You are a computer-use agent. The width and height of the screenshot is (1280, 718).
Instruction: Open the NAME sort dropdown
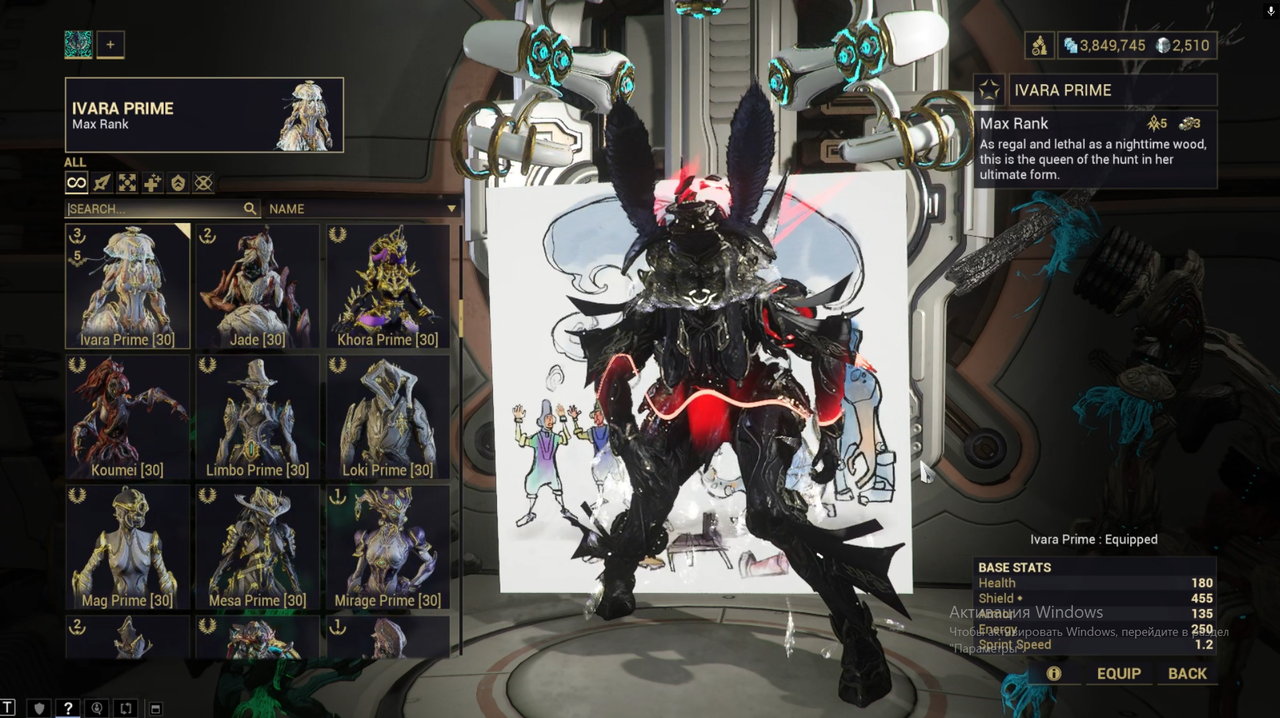[x=362, y=209]
